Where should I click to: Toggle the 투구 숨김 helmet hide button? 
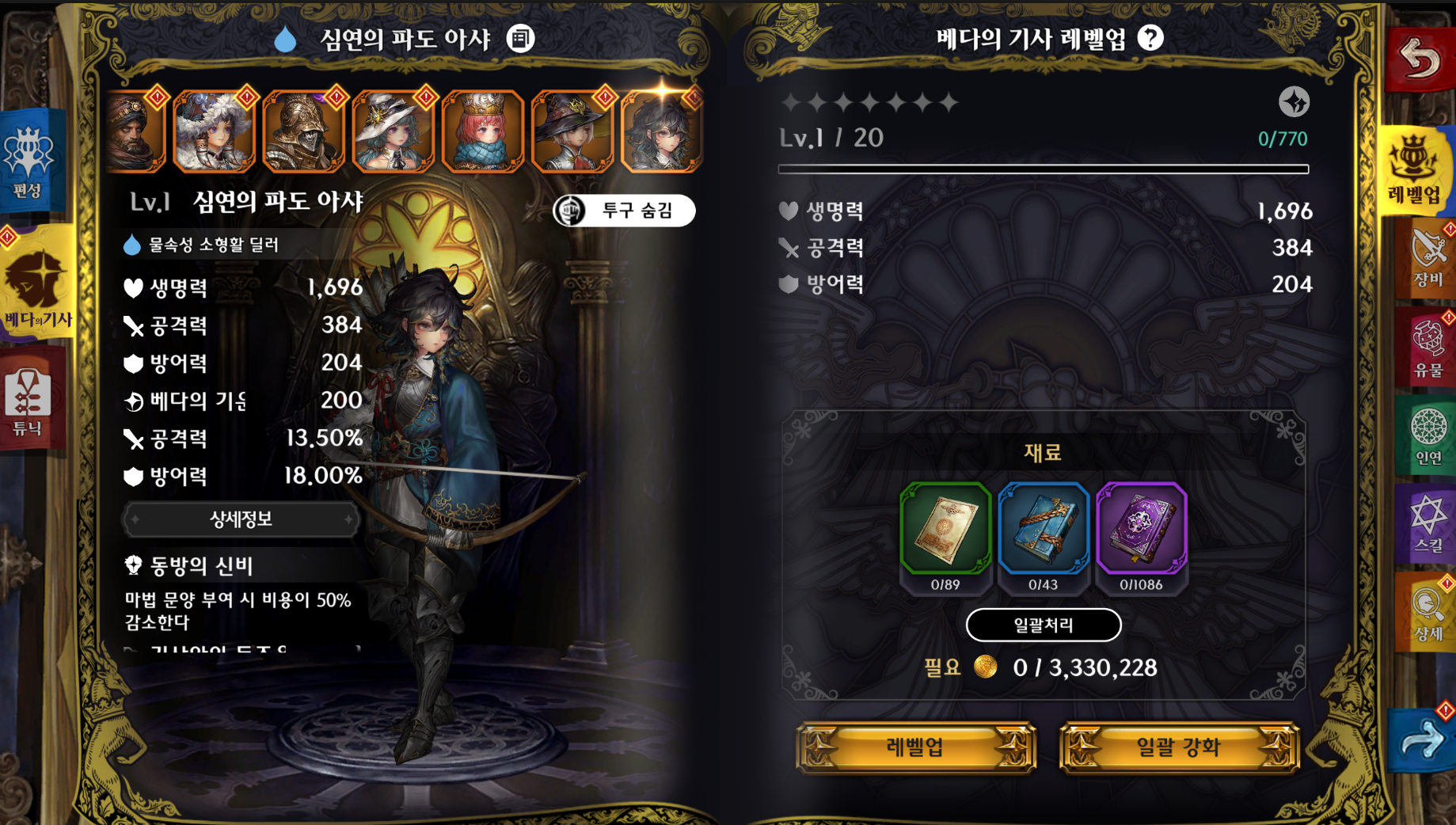tap(624, 211)
